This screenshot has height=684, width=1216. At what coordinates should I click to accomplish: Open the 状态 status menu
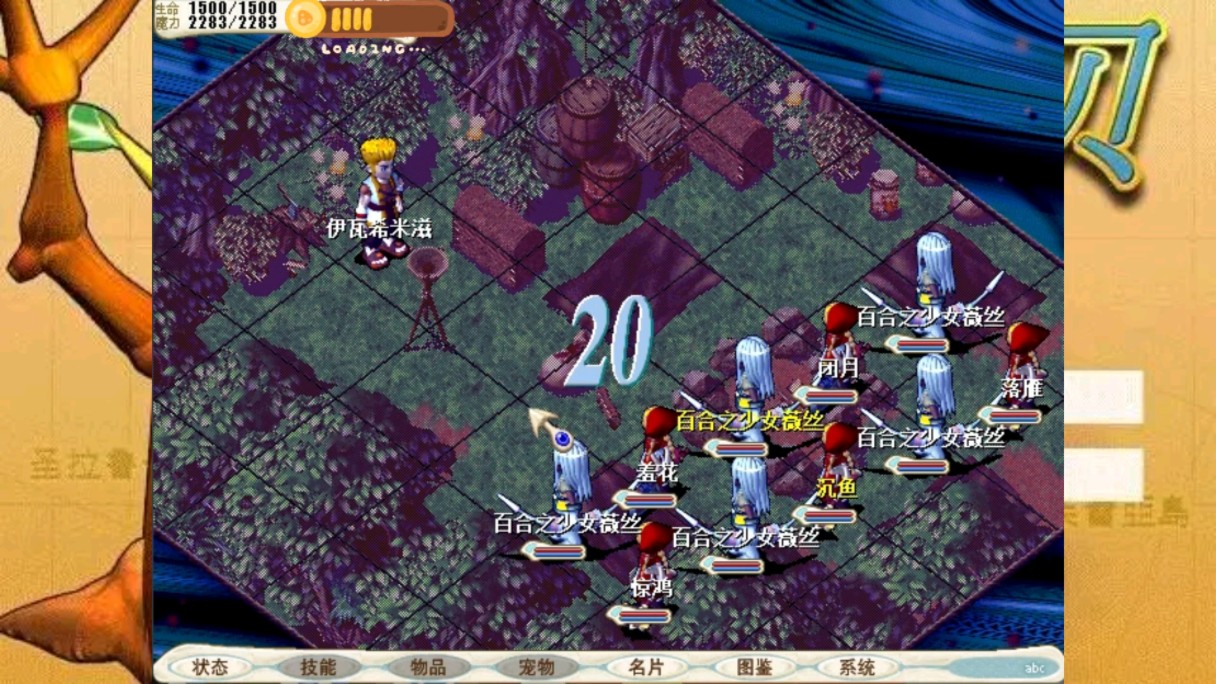(x=211, y=667)
